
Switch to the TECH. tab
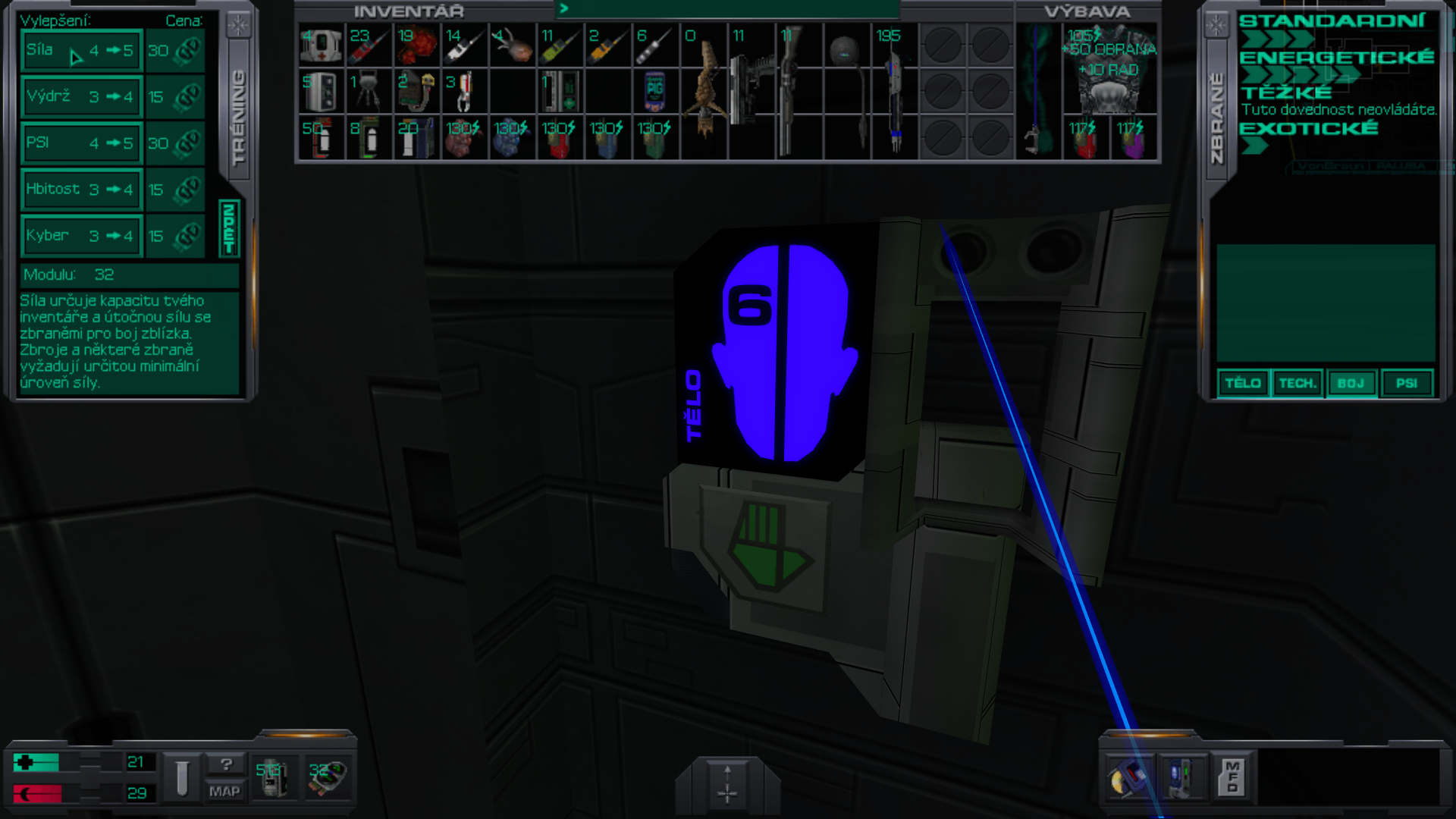pos(1298,383)
